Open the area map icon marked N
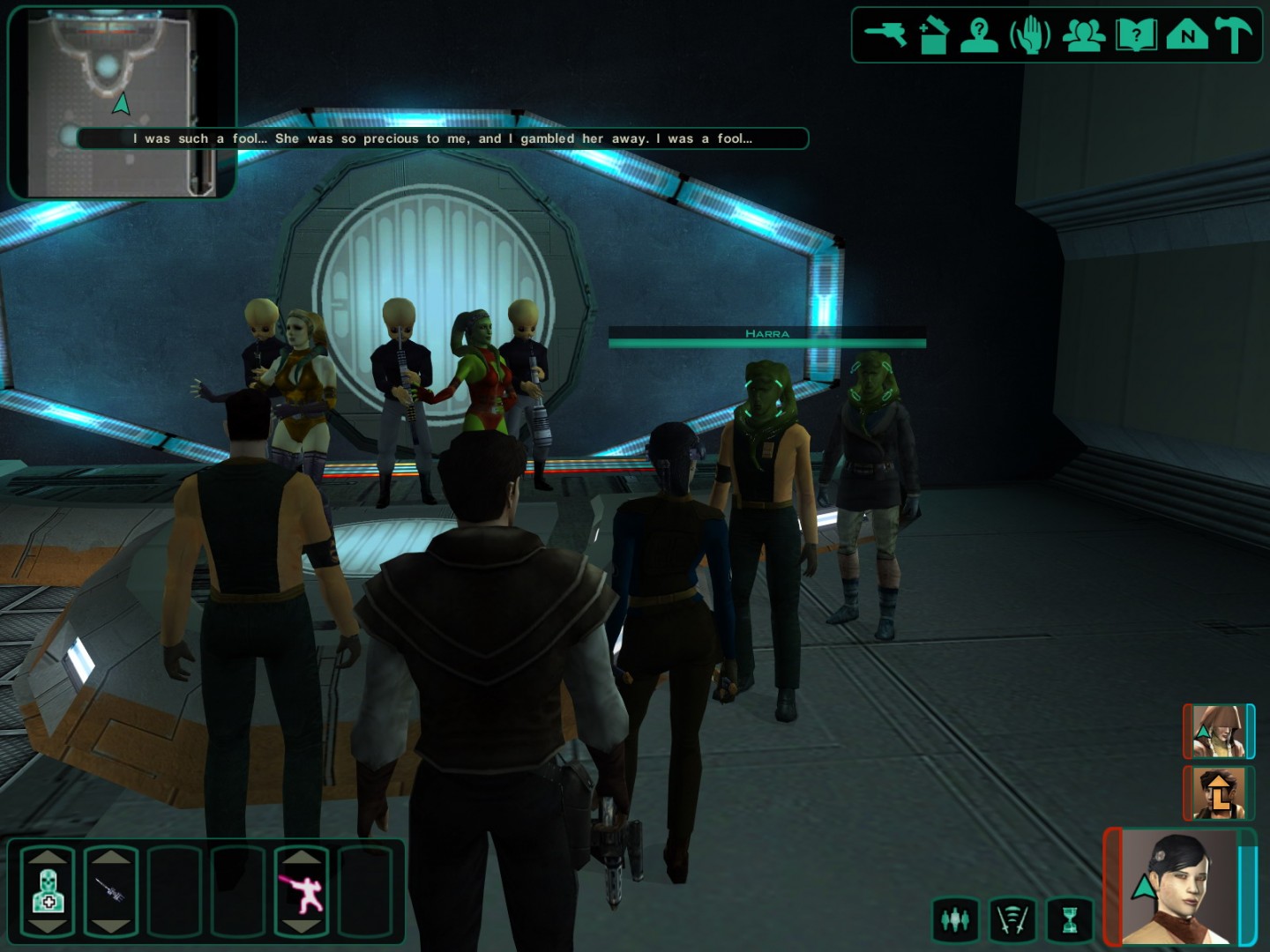The height and width of the screenshot is (952, 1270). pos(1186,35)
